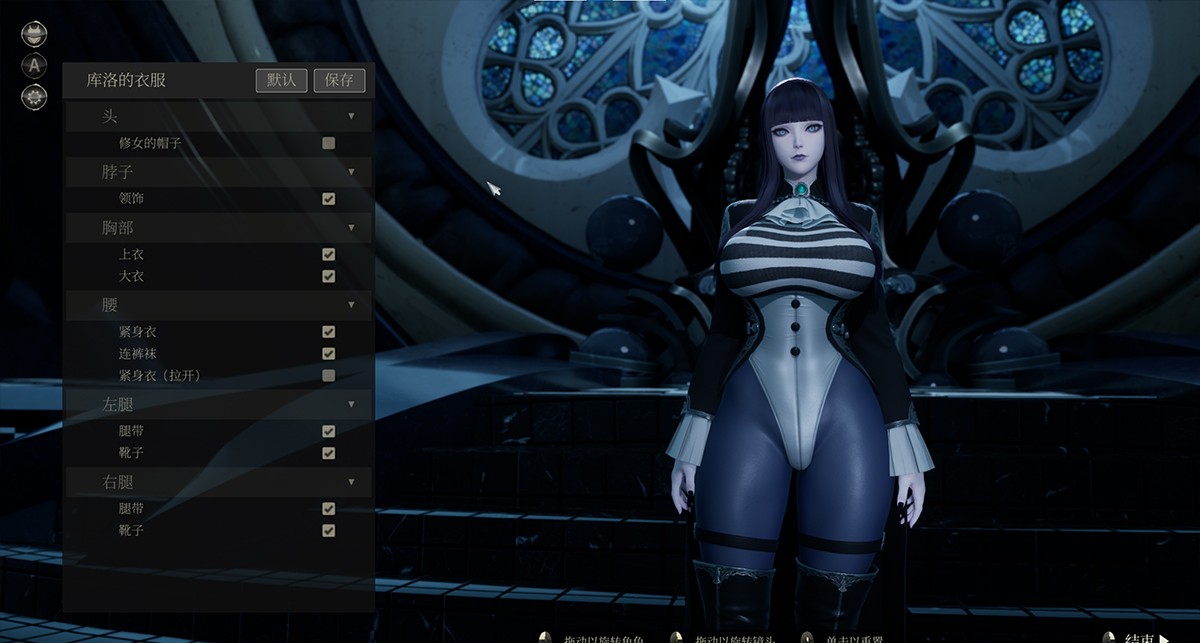
Task: Toggle the 领饰 checkbox off
Action: tap(328, 199)
